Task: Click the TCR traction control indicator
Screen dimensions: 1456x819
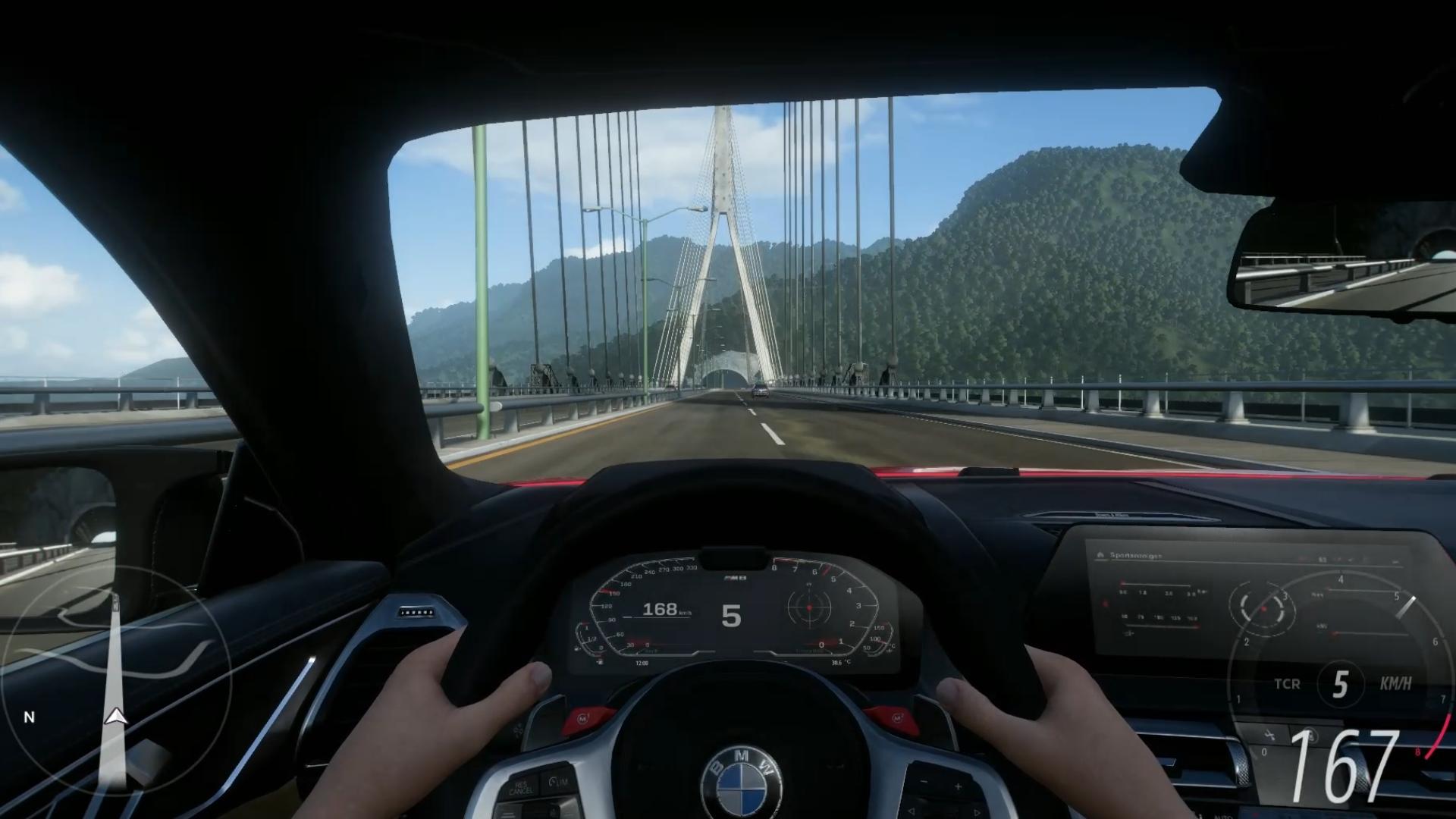Action: [x=1286, y=684]
